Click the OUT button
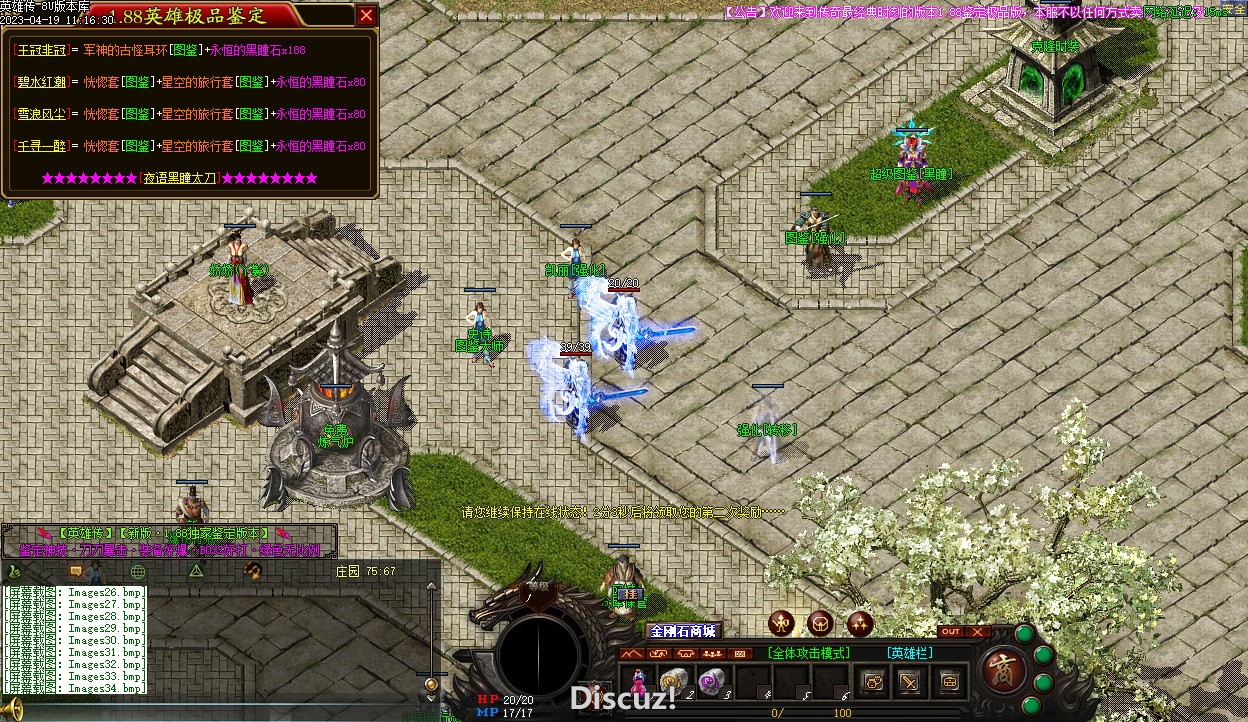This screenshot has height=722, width=1248. [951, 632]
